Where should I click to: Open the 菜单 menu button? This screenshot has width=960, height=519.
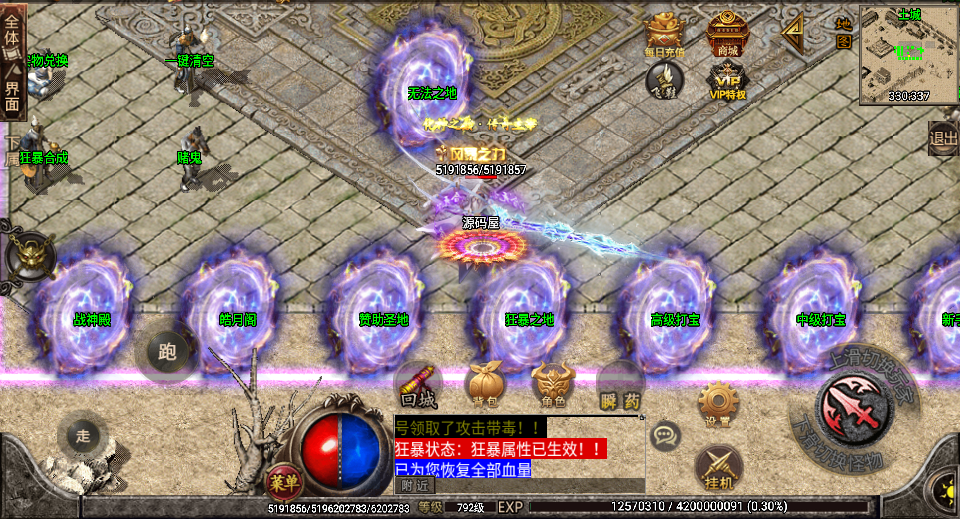284,481
